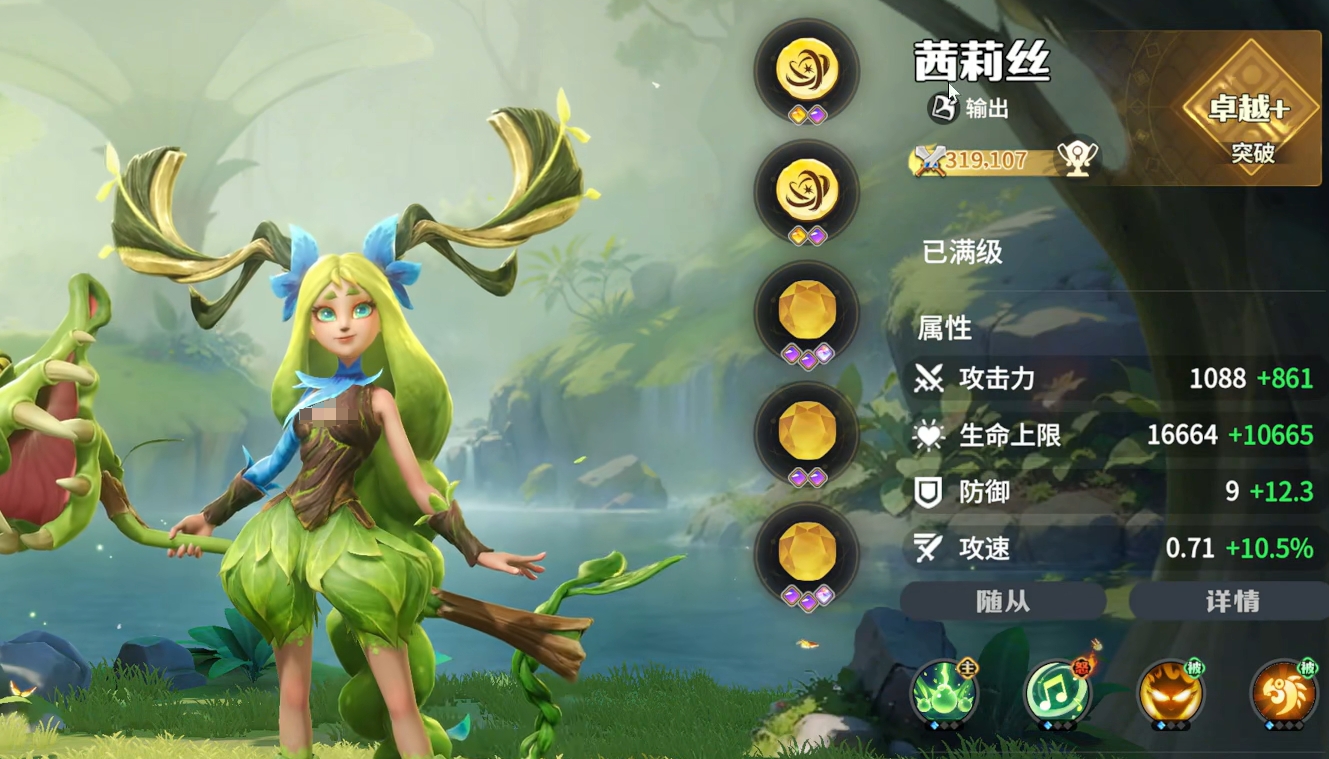Click the 攻击力 sword attribute icon
This screenshot has height=759, width=1329.
930,380
